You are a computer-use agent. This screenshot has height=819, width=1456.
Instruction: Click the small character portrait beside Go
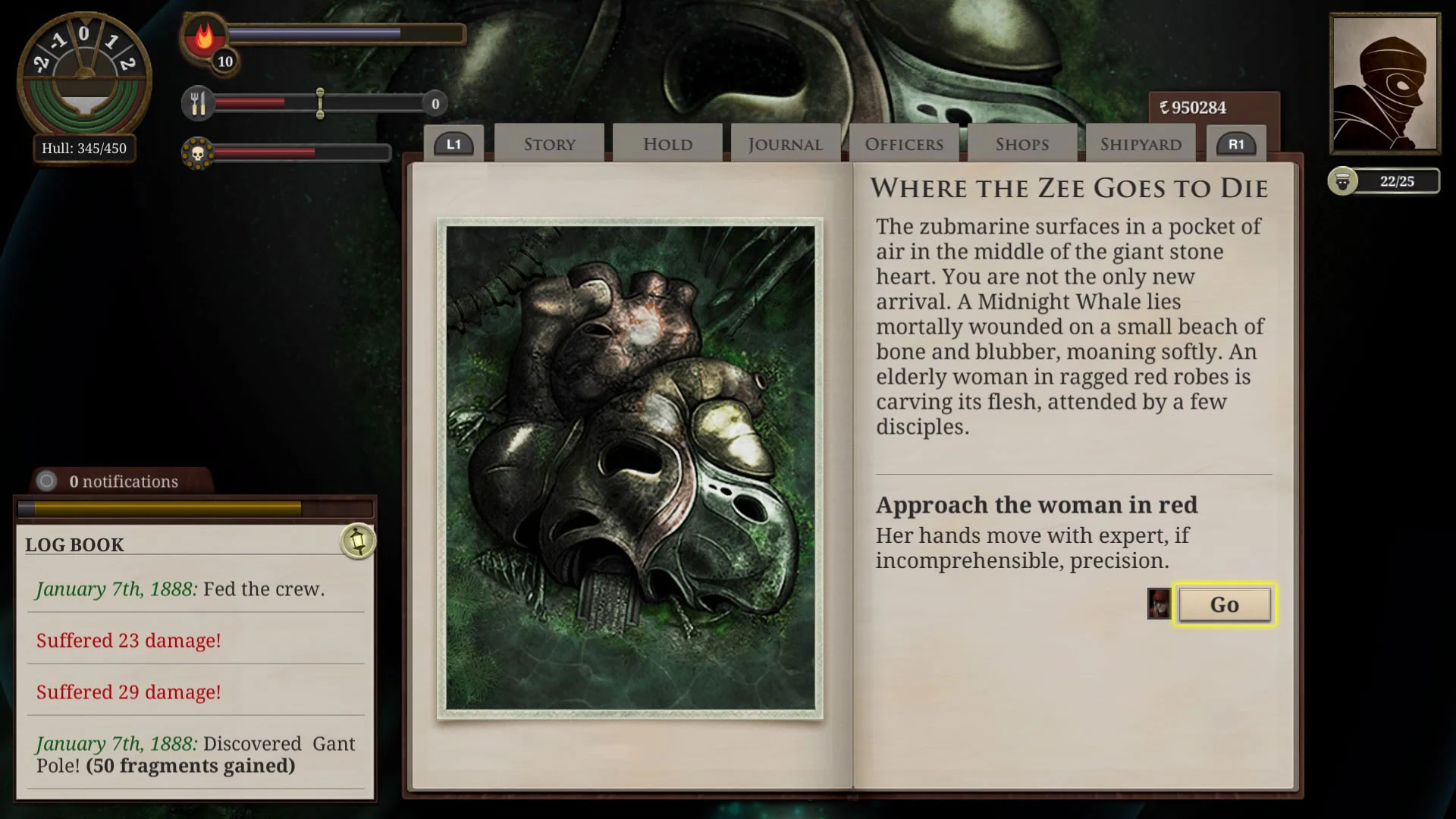(1158, 605)
